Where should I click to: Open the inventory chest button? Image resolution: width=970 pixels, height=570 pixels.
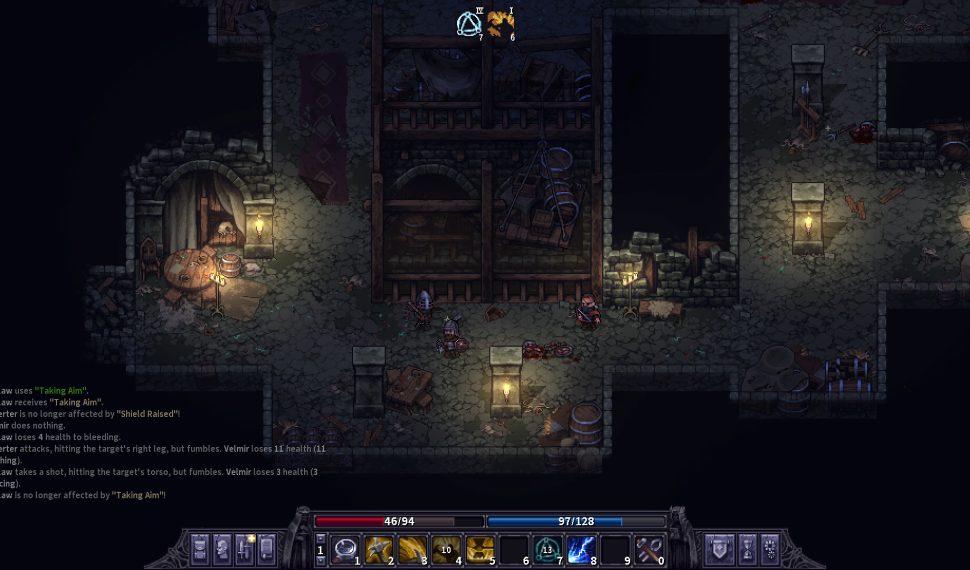point(199,548)
